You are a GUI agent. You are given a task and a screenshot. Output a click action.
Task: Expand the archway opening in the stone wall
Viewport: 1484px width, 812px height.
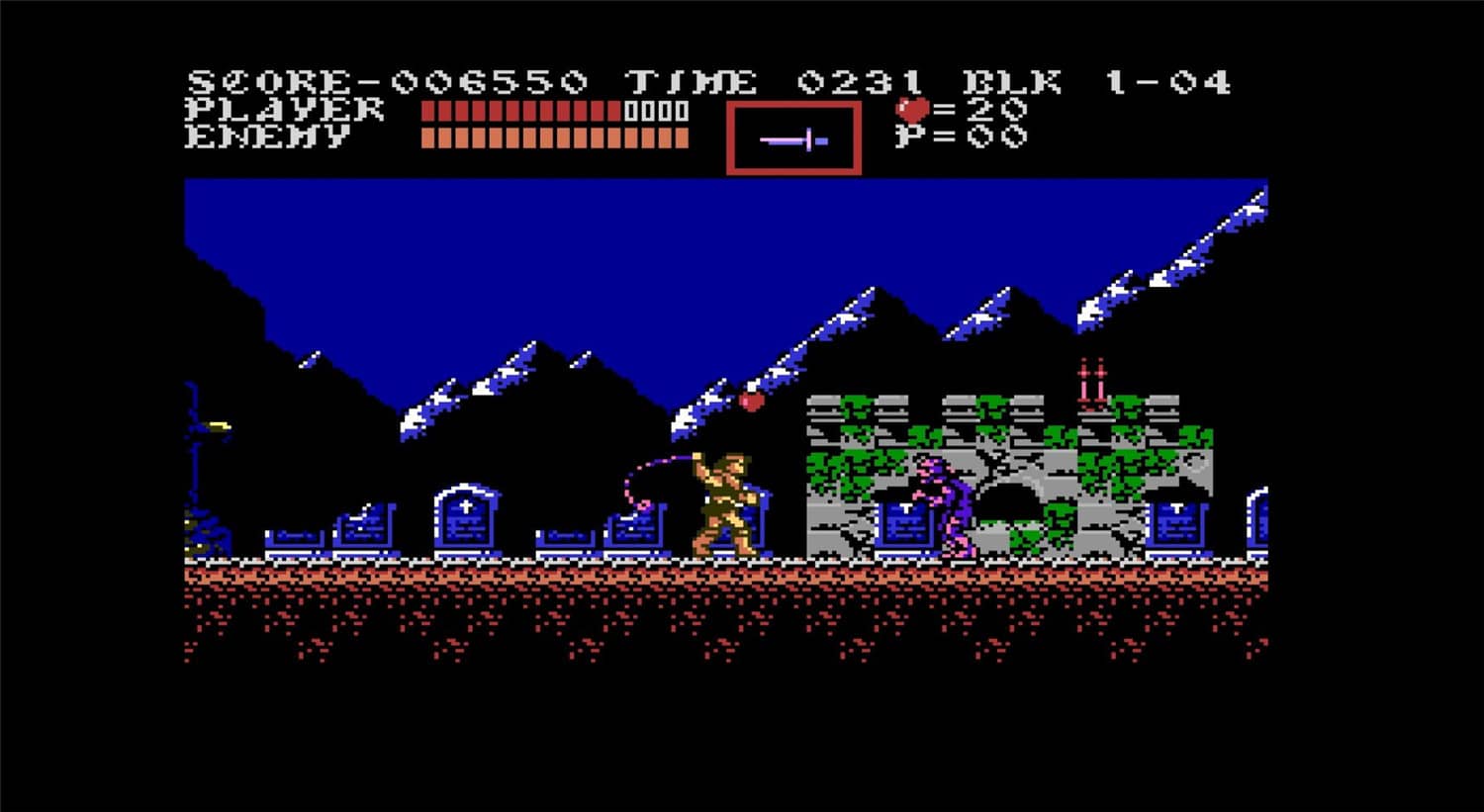point(1009,504)
